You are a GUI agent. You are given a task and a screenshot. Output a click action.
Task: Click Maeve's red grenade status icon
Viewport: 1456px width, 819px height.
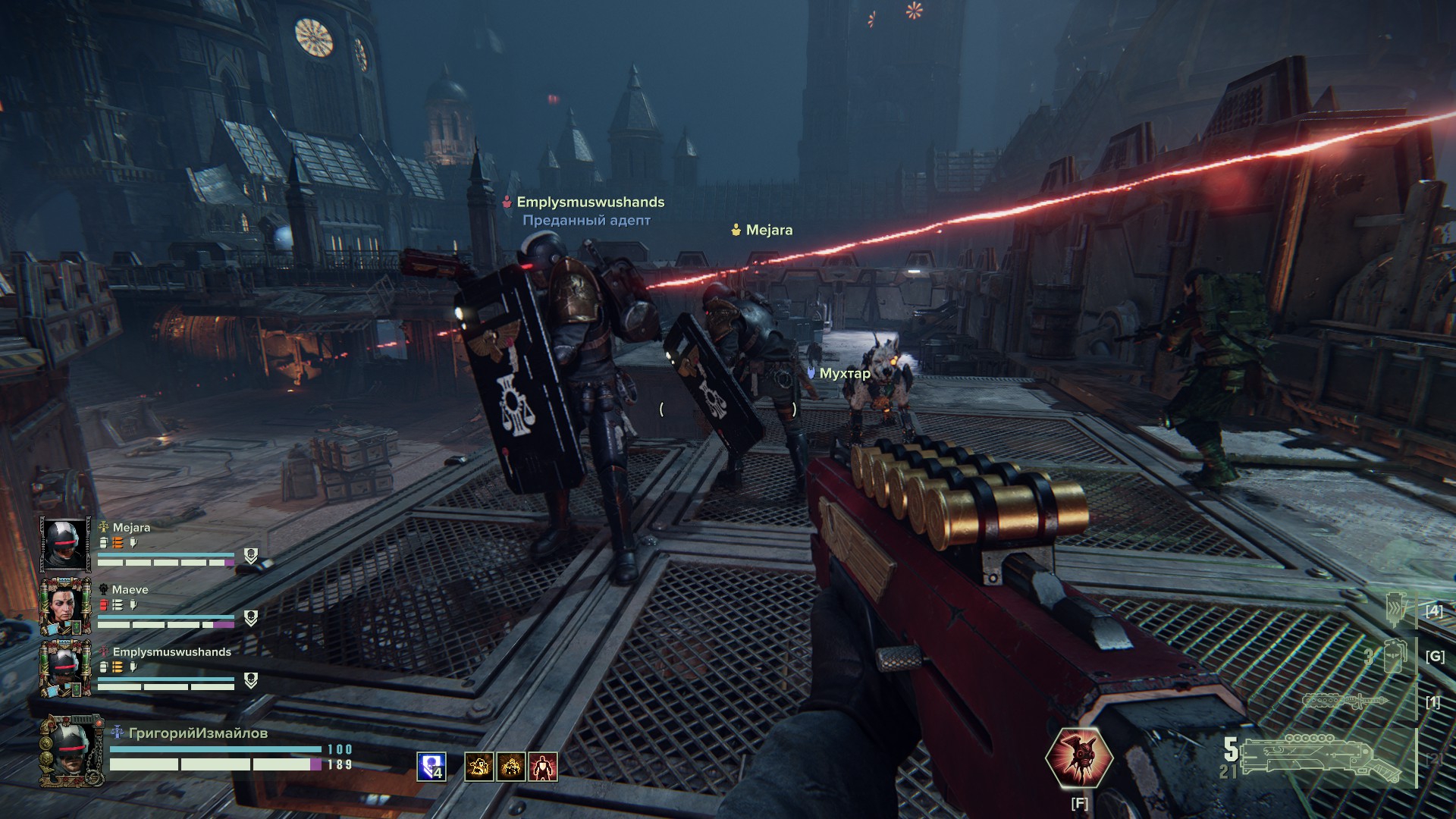104,604
